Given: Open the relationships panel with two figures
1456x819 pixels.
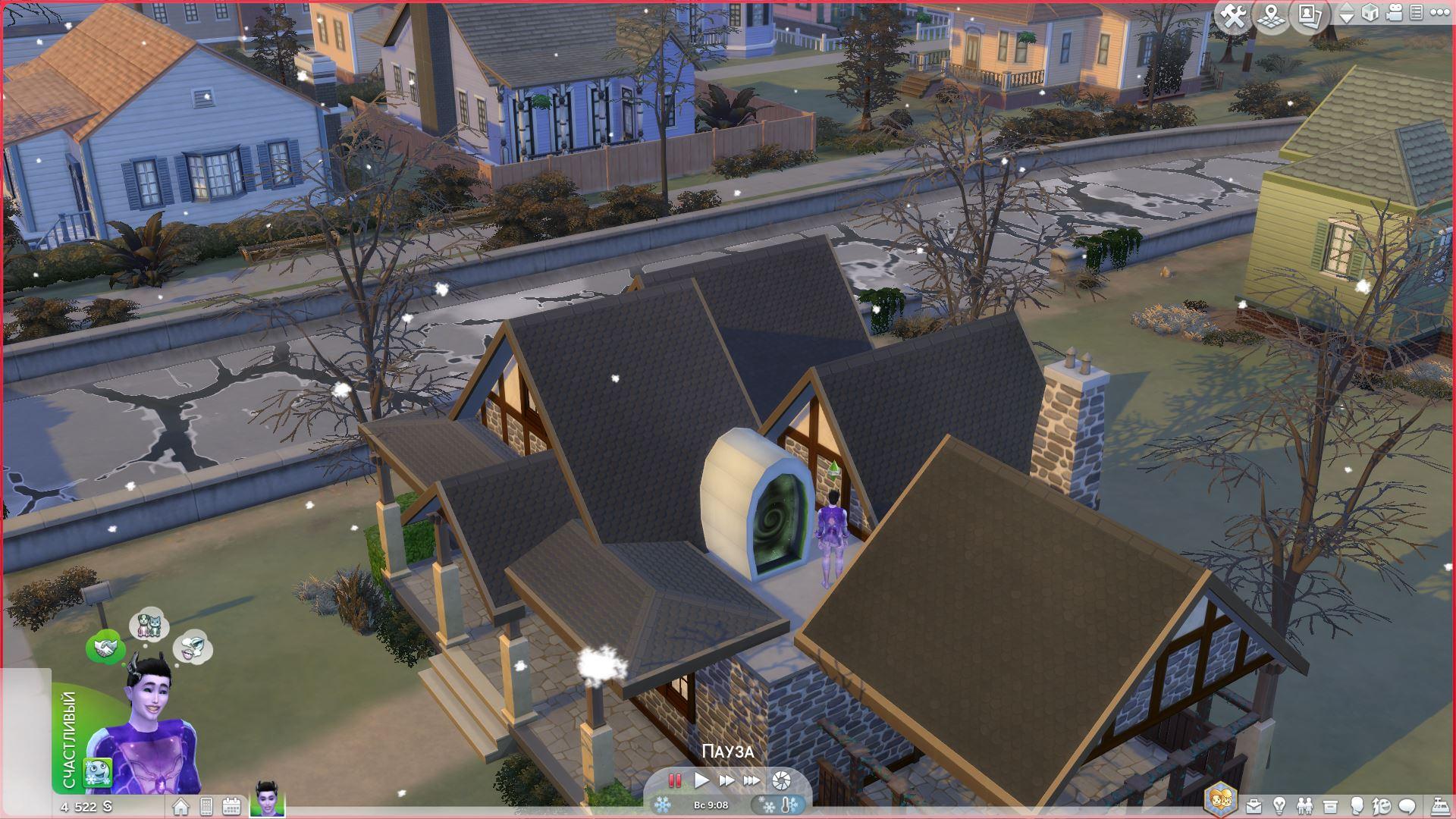Looking at the screenshot, I should pos(1304,806).
